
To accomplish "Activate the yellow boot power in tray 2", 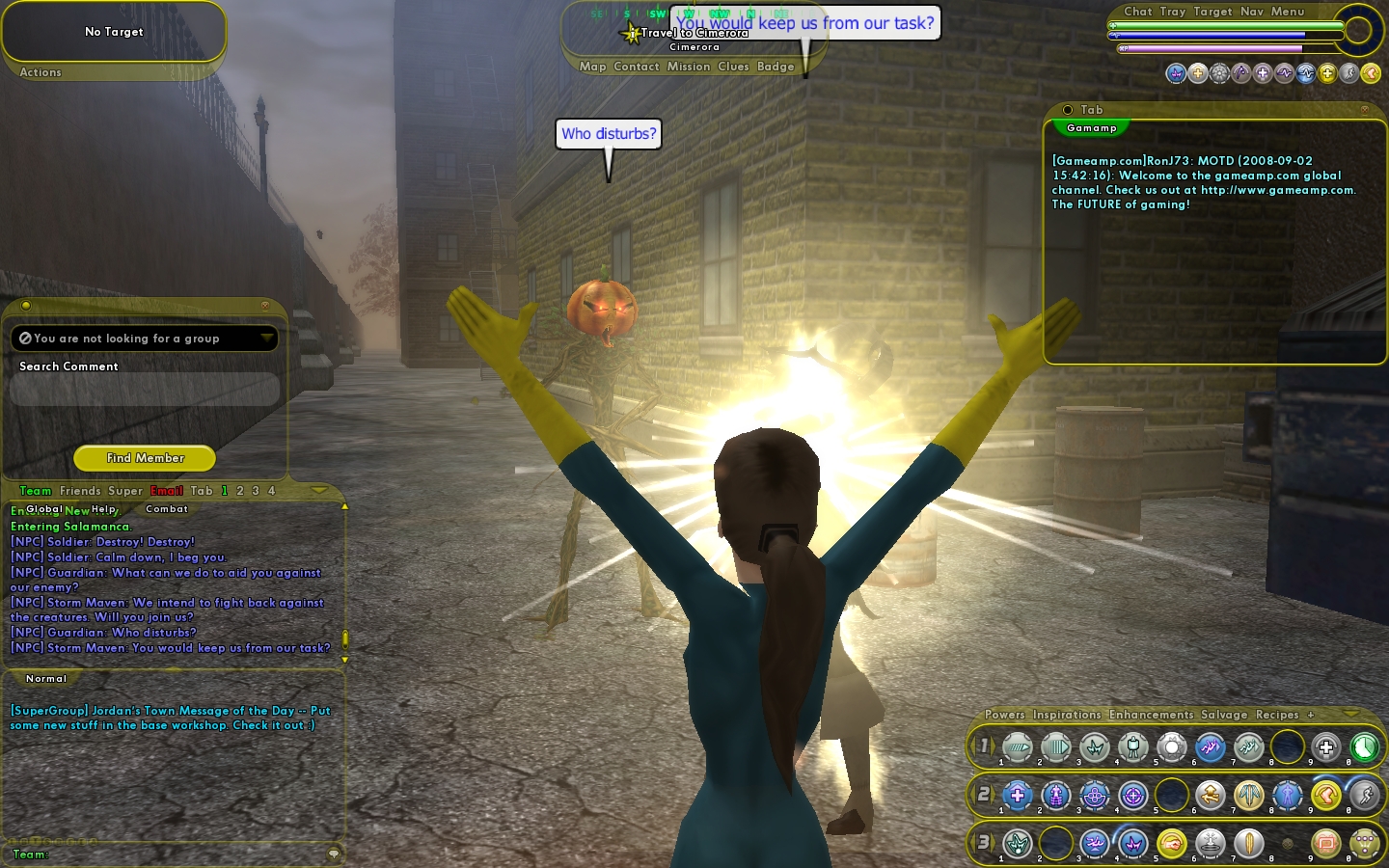I will pos(1326,795).
